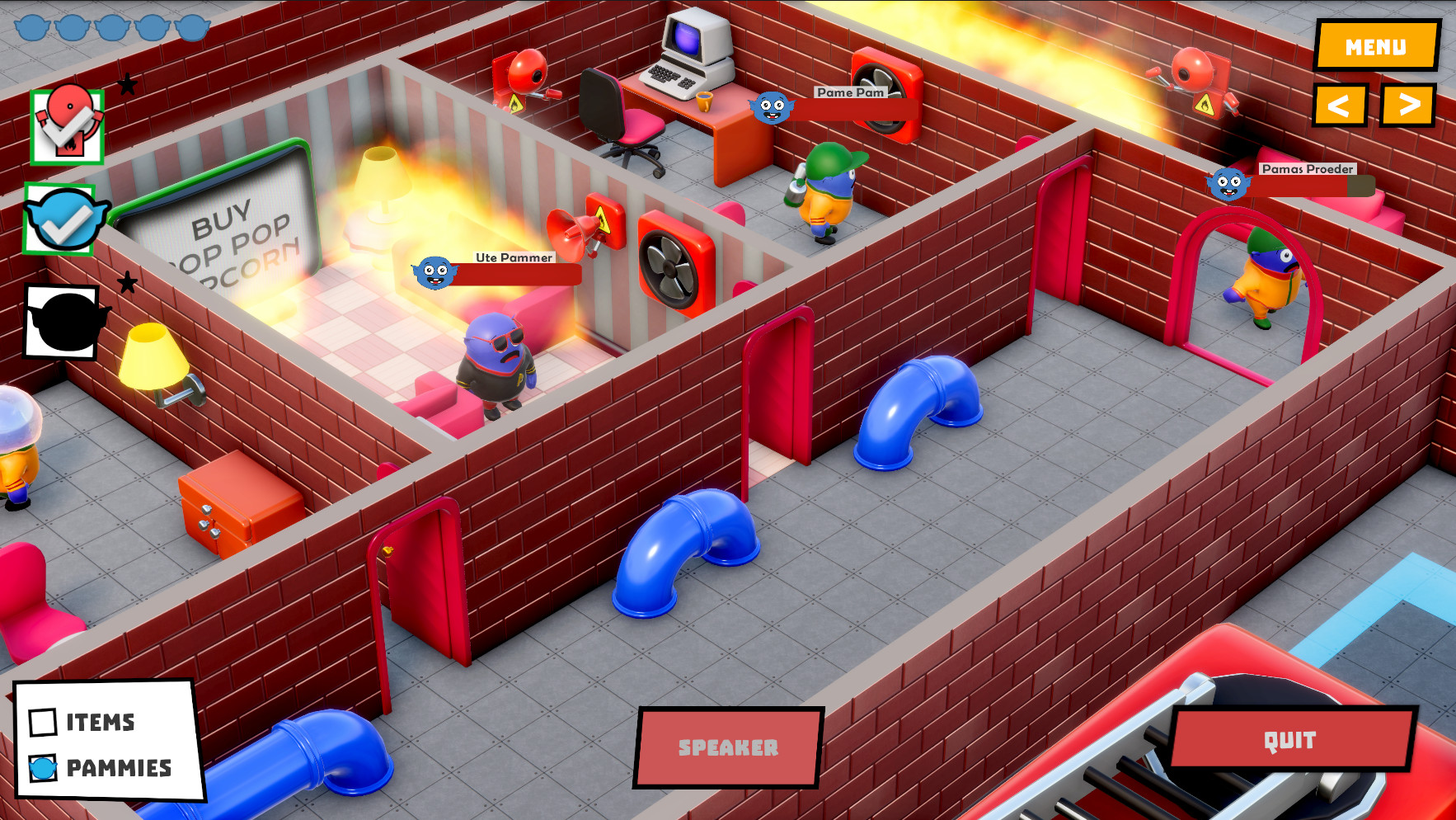Screen dimensions: 1456x820
Task: Click Pamas Proeder's name label
Action: (x=1308, y=167)
